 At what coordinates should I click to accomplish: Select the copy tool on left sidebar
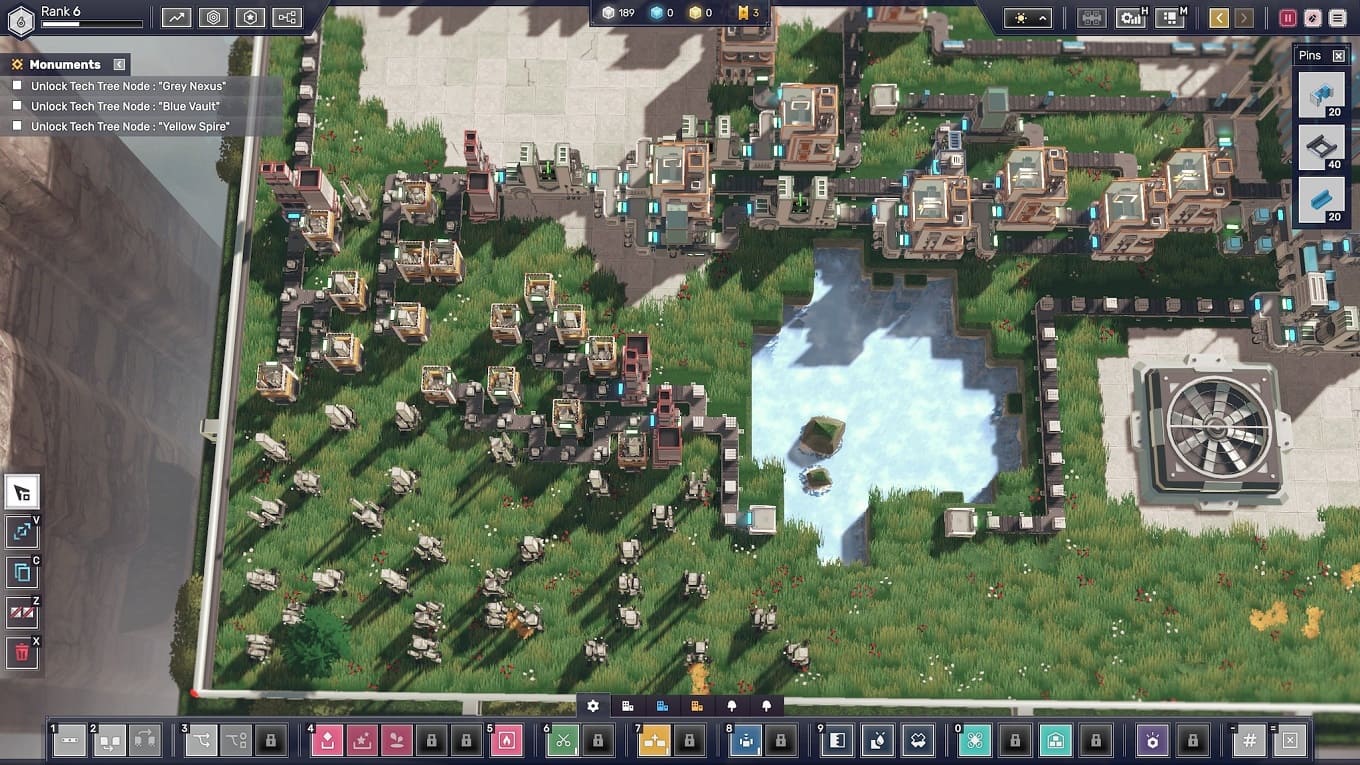click(22, 573)
